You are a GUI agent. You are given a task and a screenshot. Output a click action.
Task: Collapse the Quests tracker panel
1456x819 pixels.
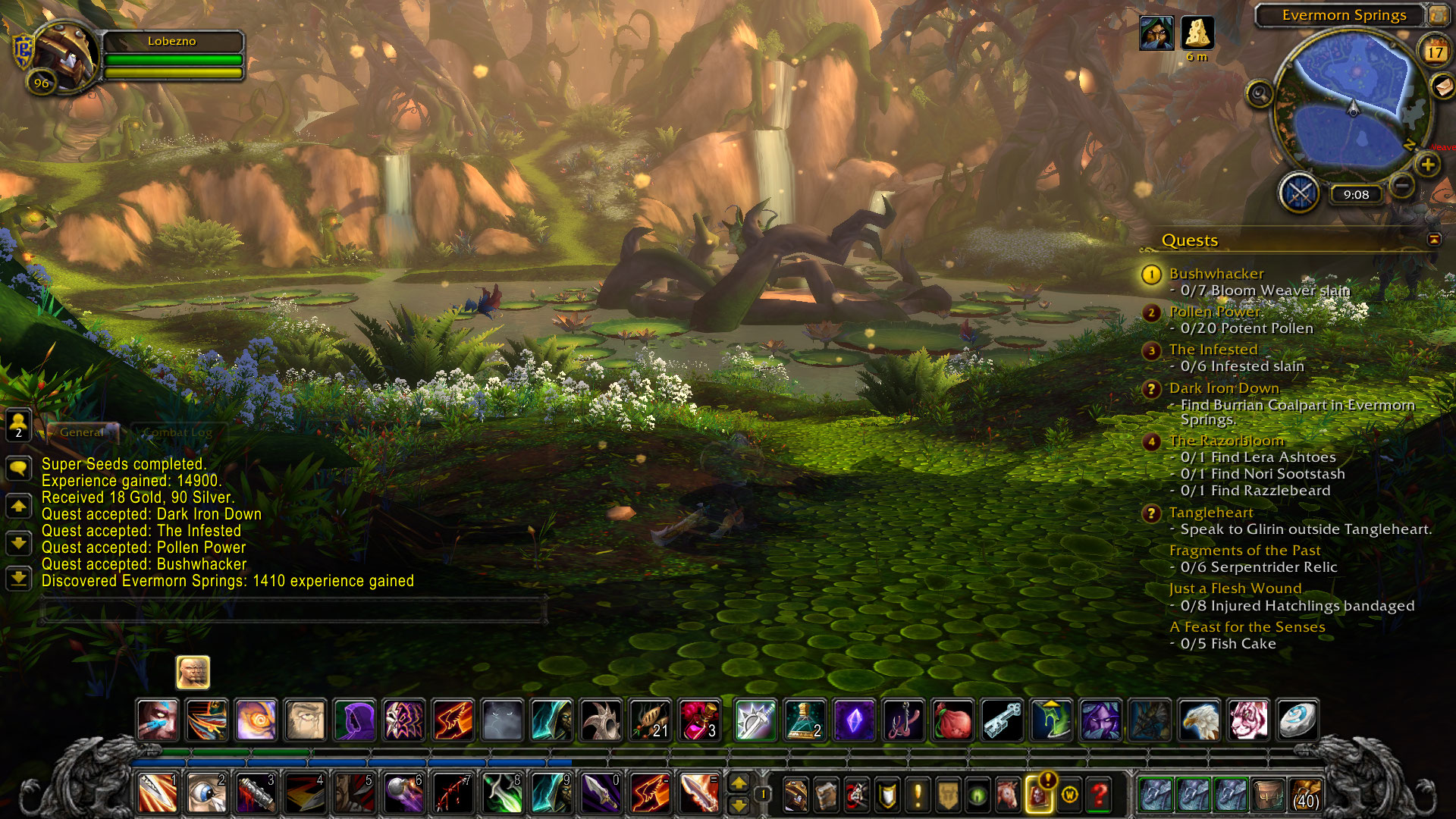click(x=1434, y=240)
